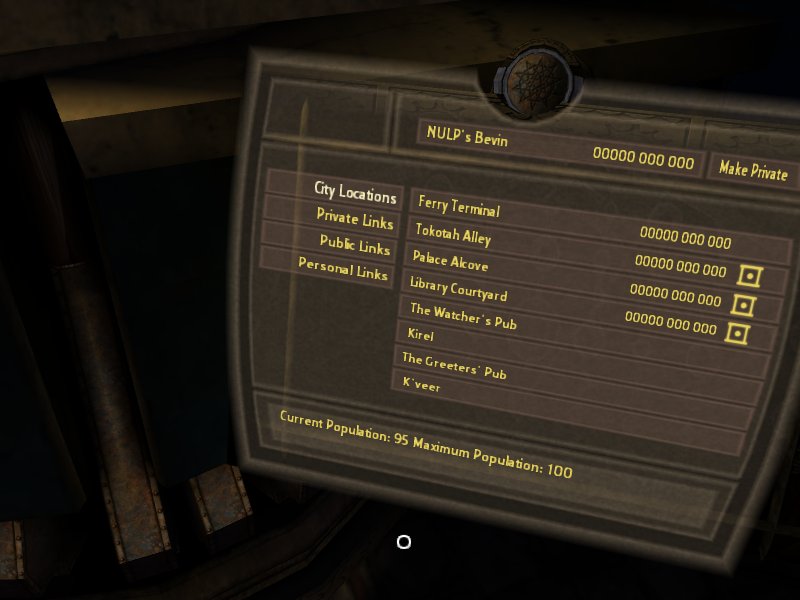Select The Greeters' Pub entry
Screen dimensions: 800x600
click(454, 365)
